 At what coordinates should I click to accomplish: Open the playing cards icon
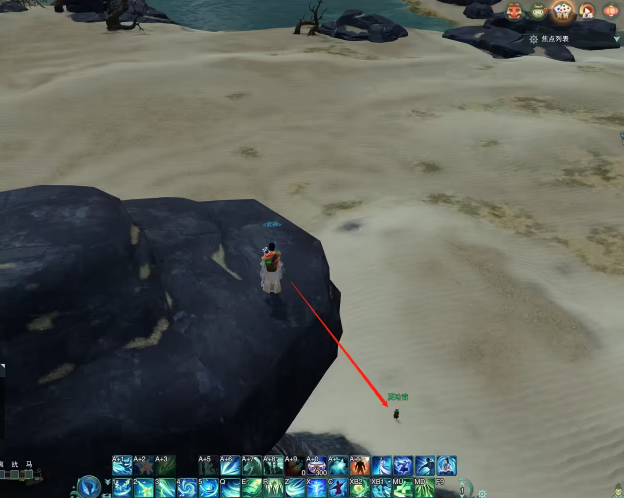[x=563, y=11]
